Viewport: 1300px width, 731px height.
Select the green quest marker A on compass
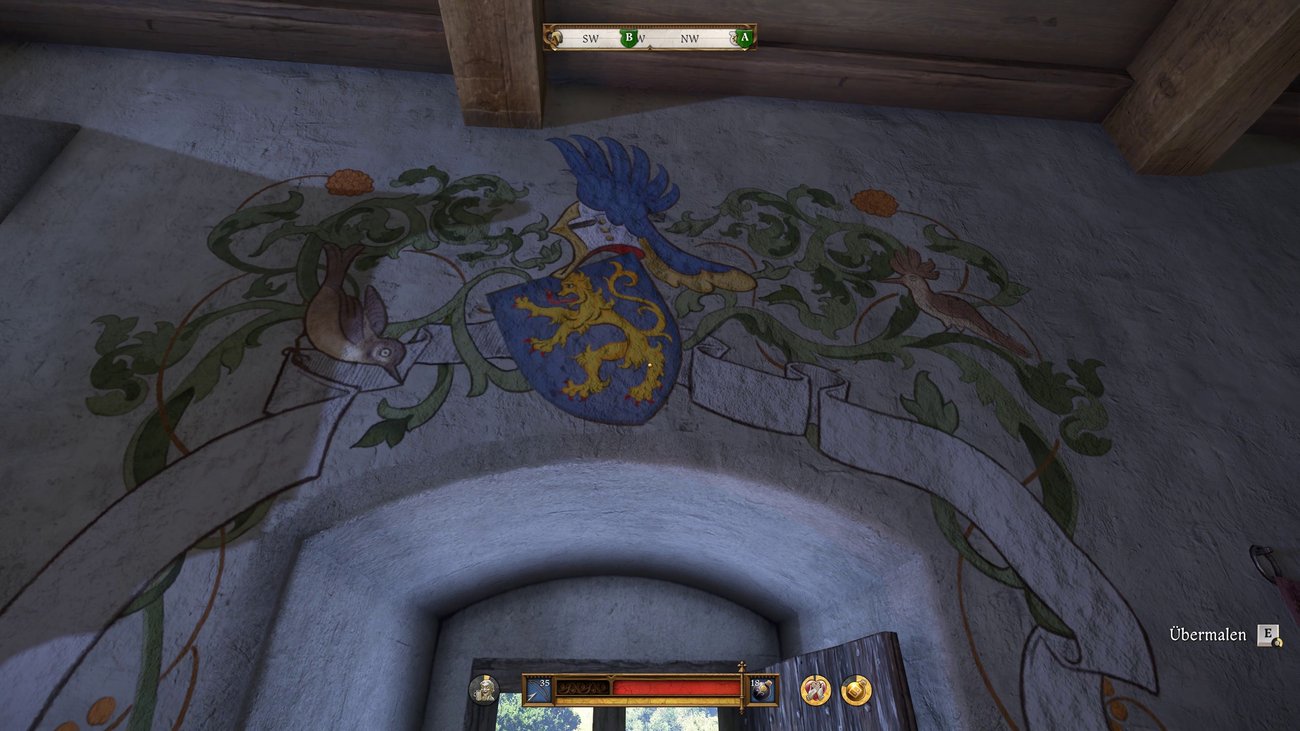[x=745, y=37]
